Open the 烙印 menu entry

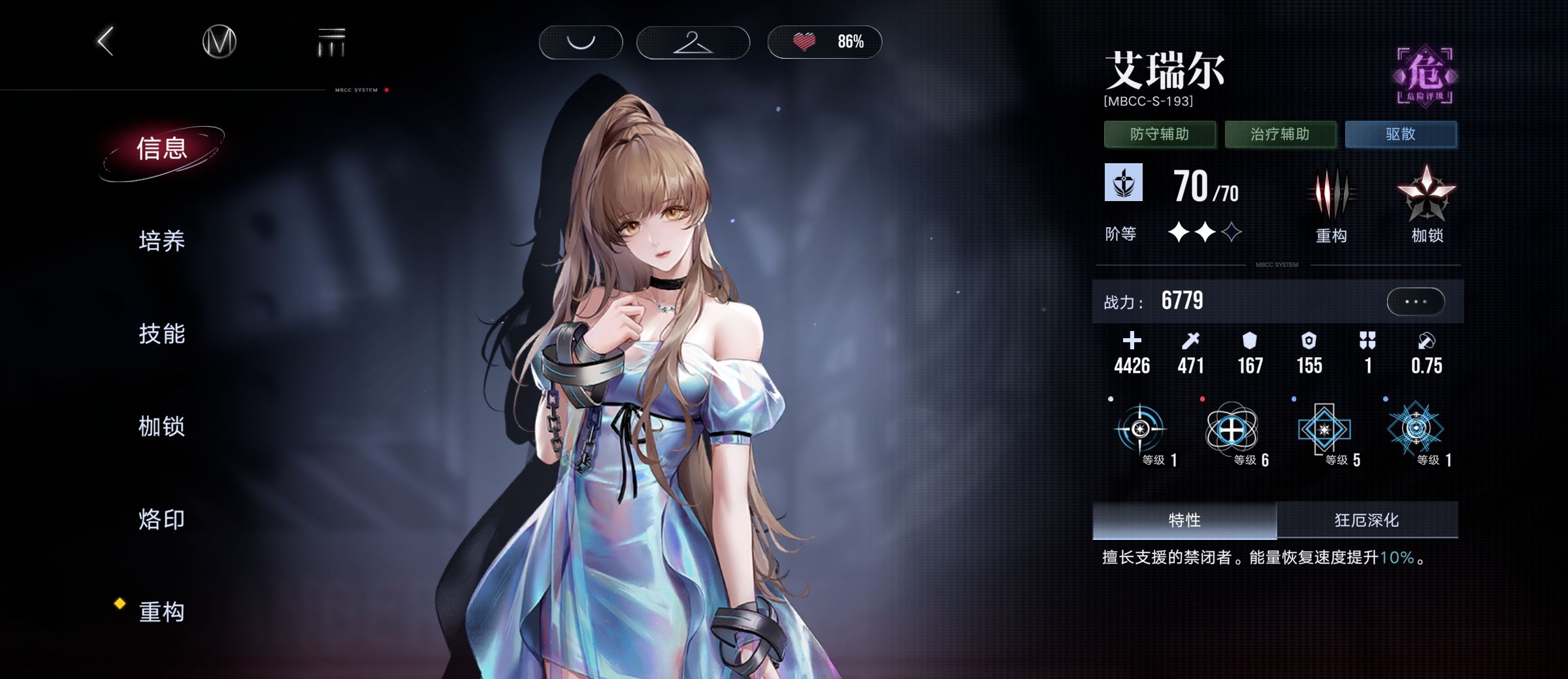coord(162,520)
